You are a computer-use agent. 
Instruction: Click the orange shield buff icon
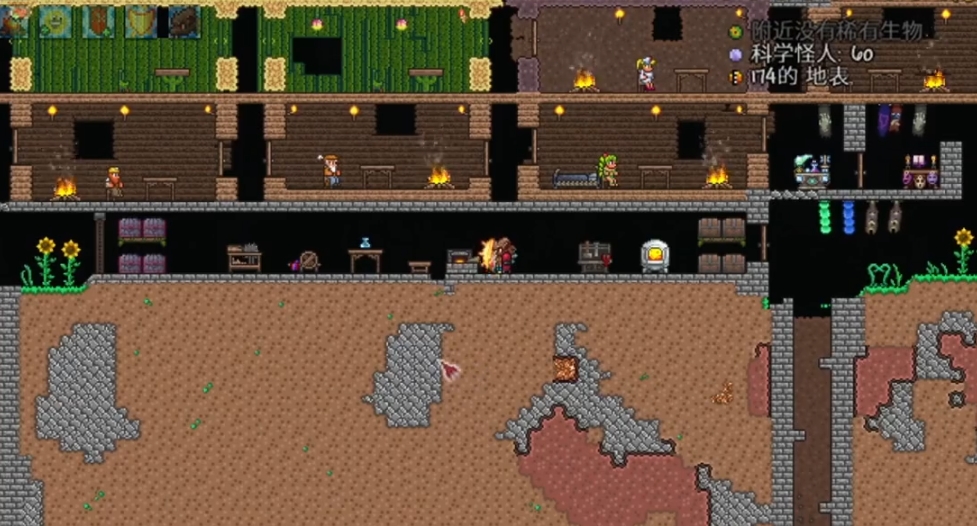[x=99, y=21]
